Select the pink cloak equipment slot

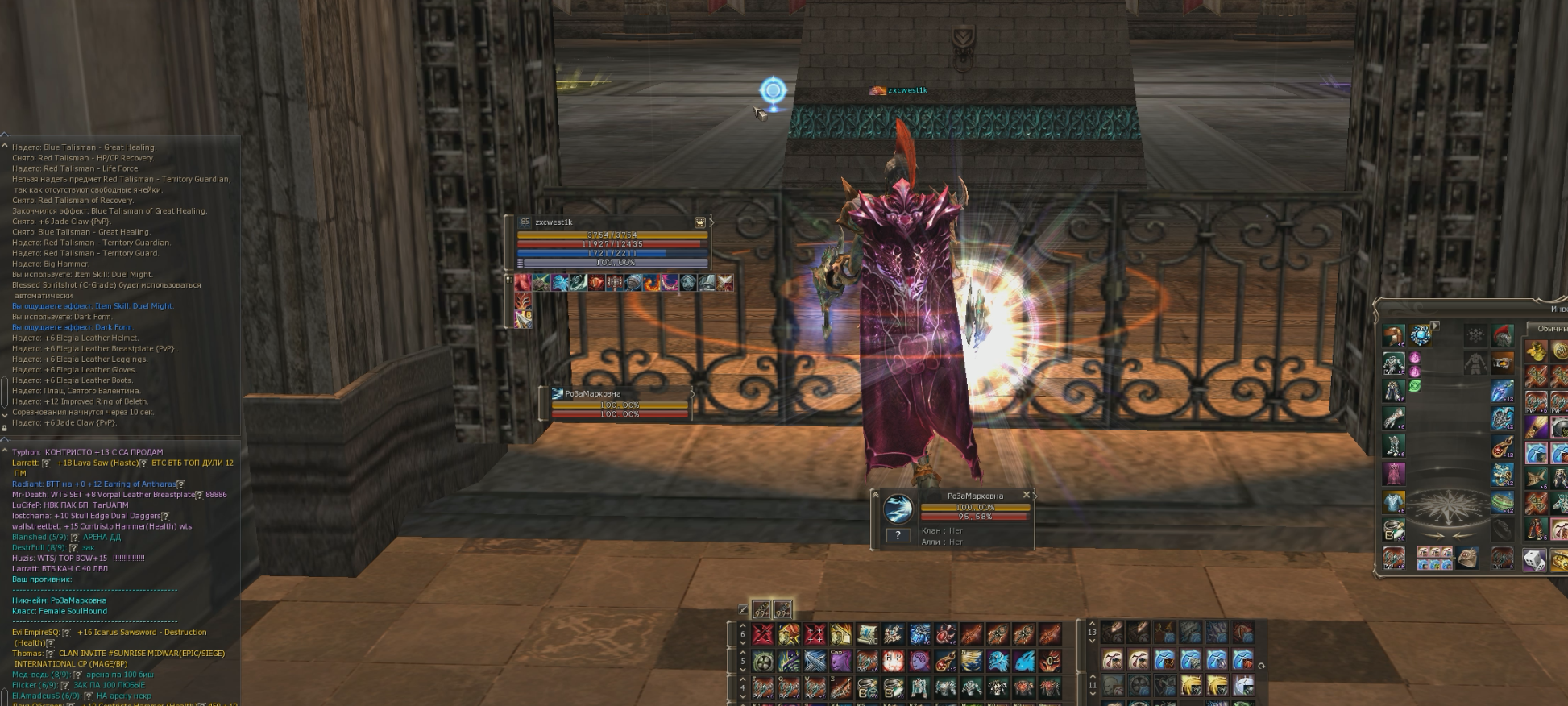tap(1393, 473)
